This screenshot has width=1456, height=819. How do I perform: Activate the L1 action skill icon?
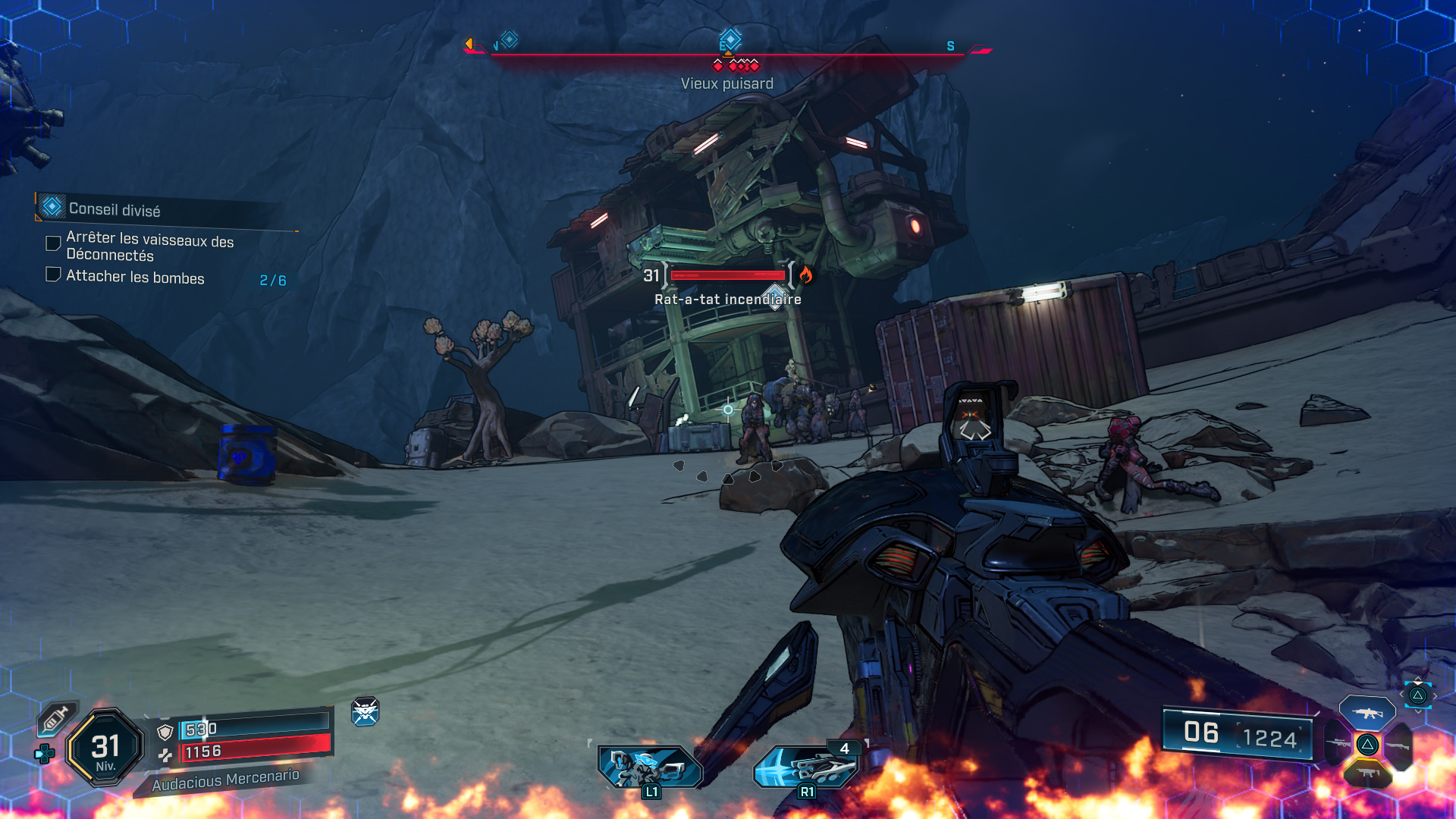pos(650,767)
